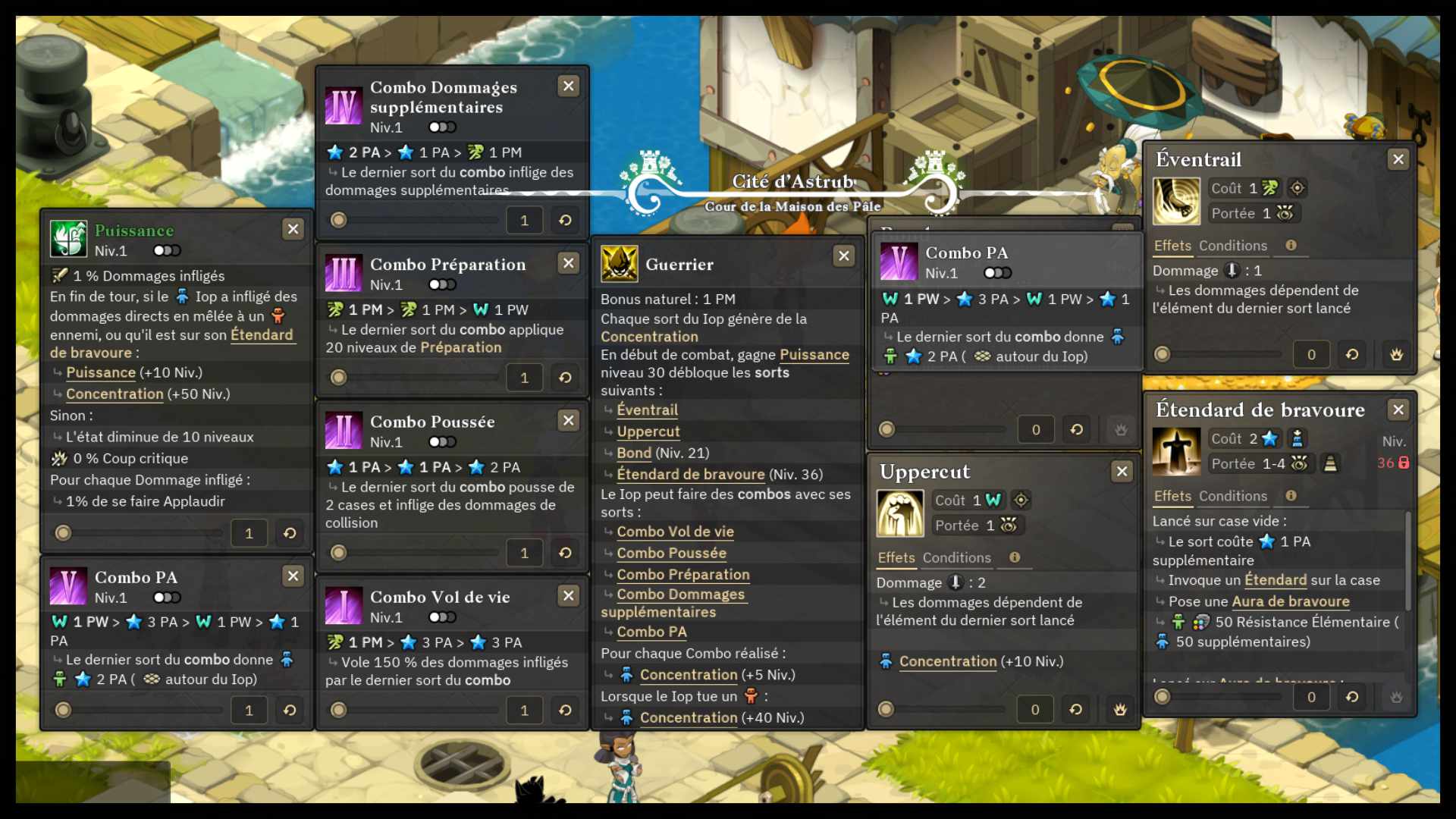1456x819 pixels.
Task: Open the Combo Vol de vie link
Action: [675, 532]
